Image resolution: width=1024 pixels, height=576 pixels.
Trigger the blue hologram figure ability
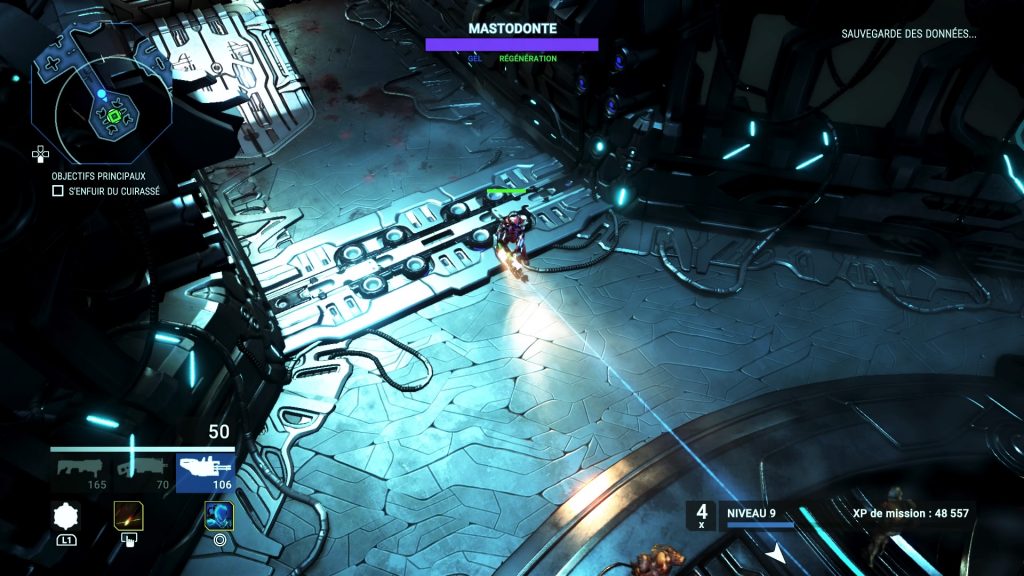(218, 516)
